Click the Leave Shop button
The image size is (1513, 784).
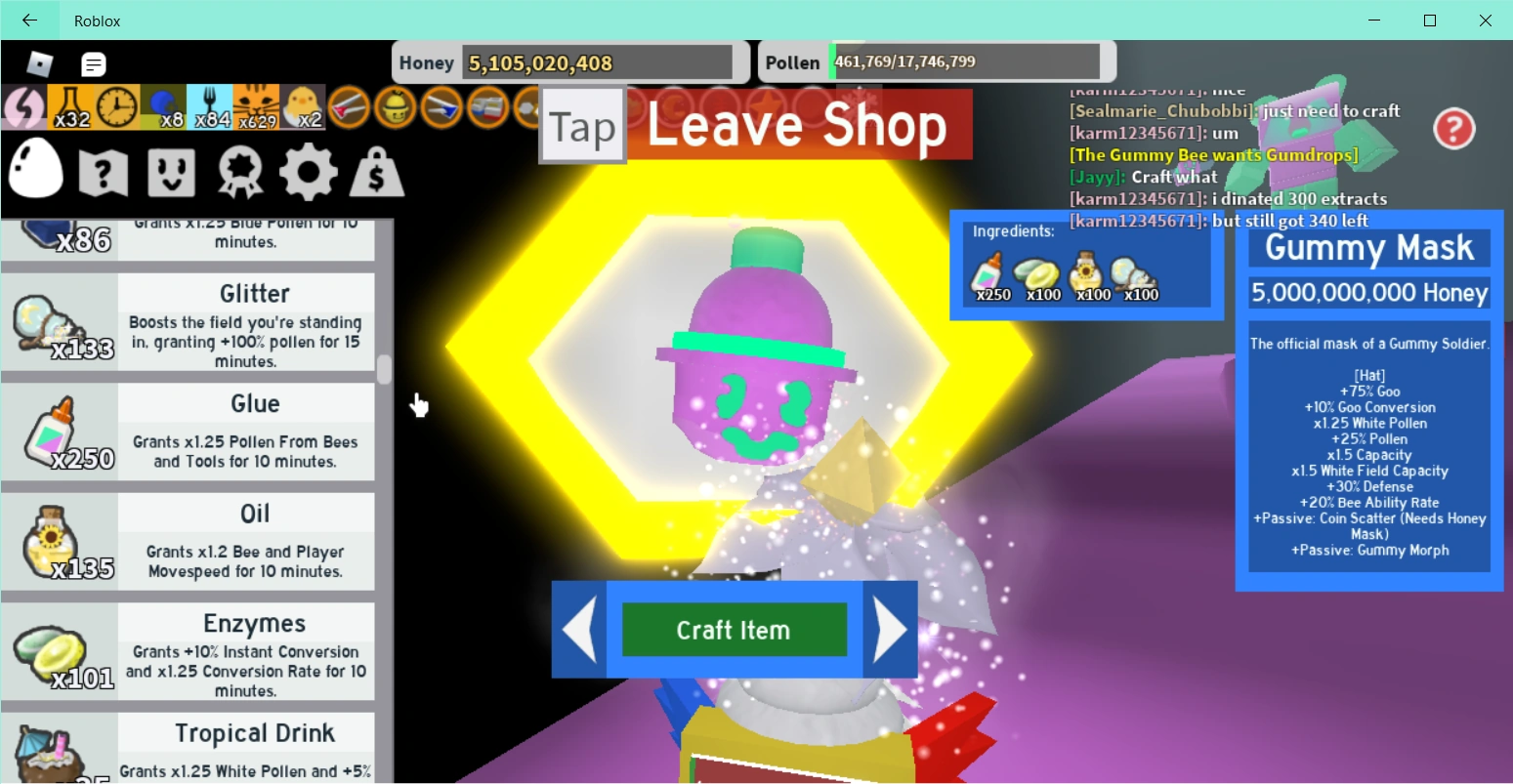pyautogui.click(x=799, y=124)
